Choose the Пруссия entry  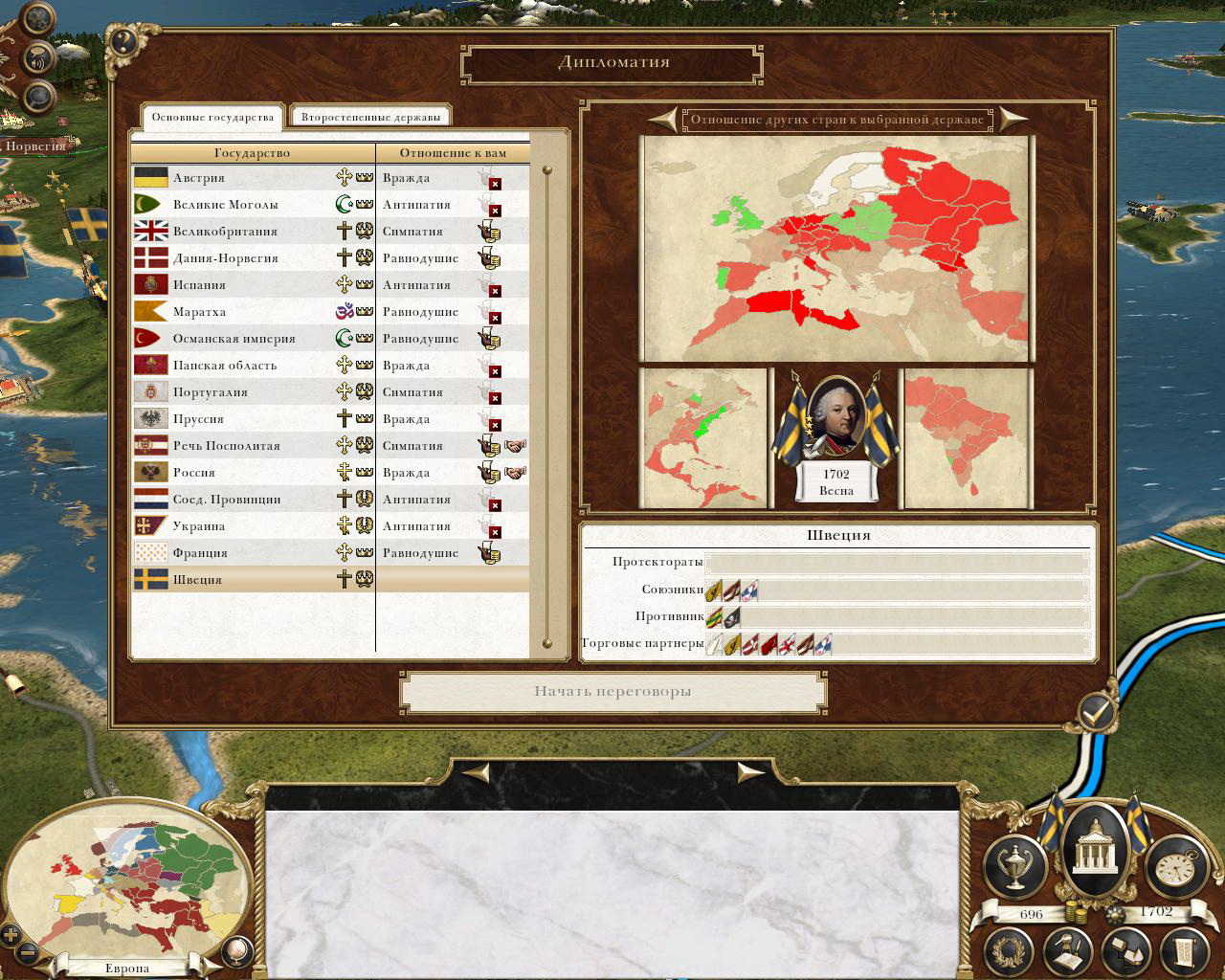point(198,419)
